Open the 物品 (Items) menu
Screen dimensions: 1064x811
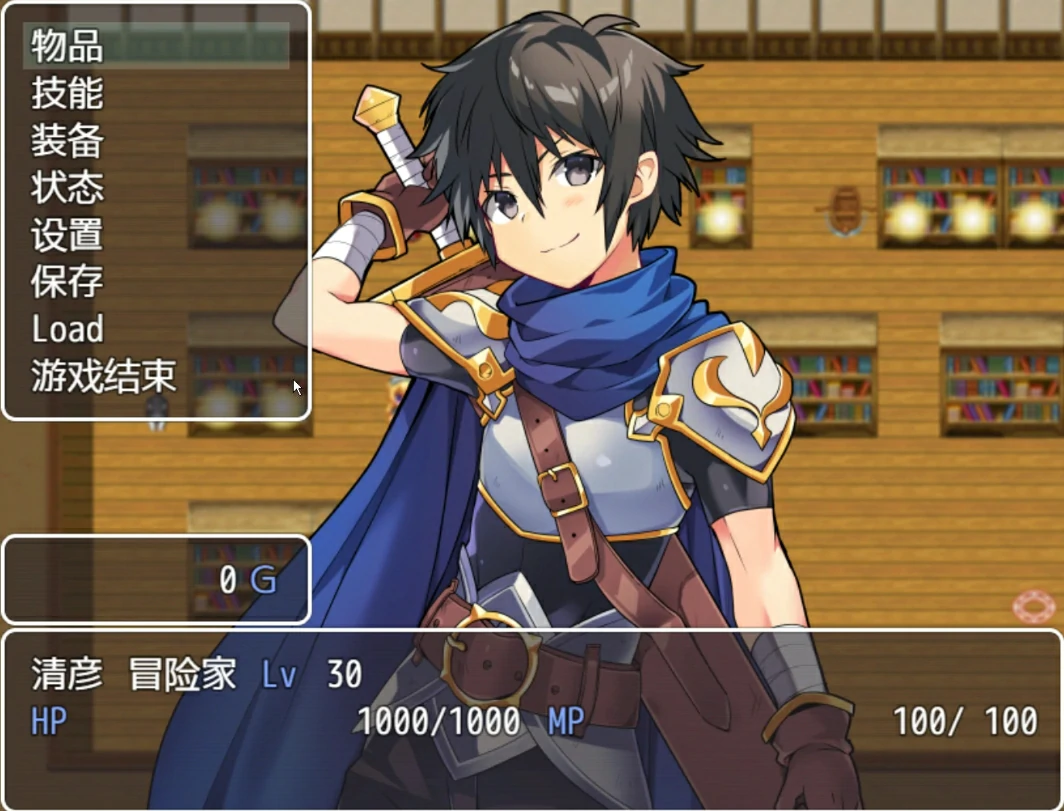(x=67, y=46)
